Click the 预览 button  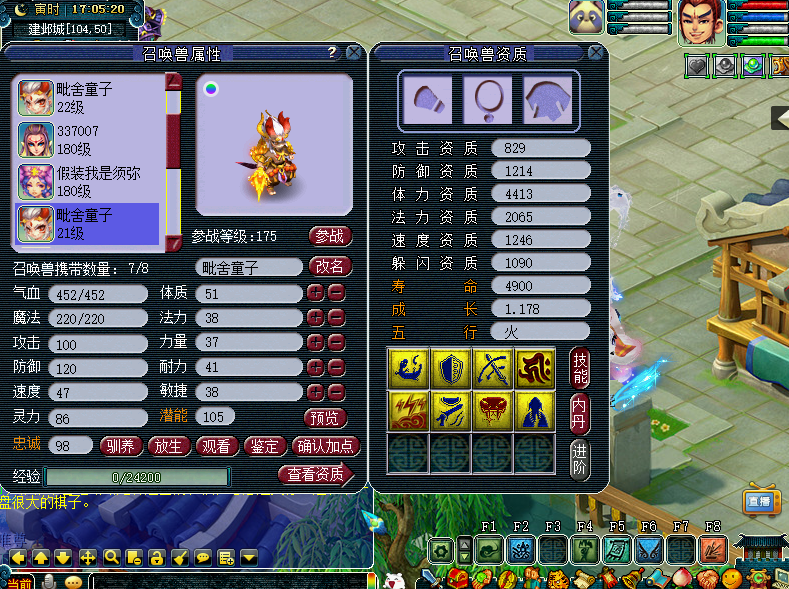click(325, 417)
